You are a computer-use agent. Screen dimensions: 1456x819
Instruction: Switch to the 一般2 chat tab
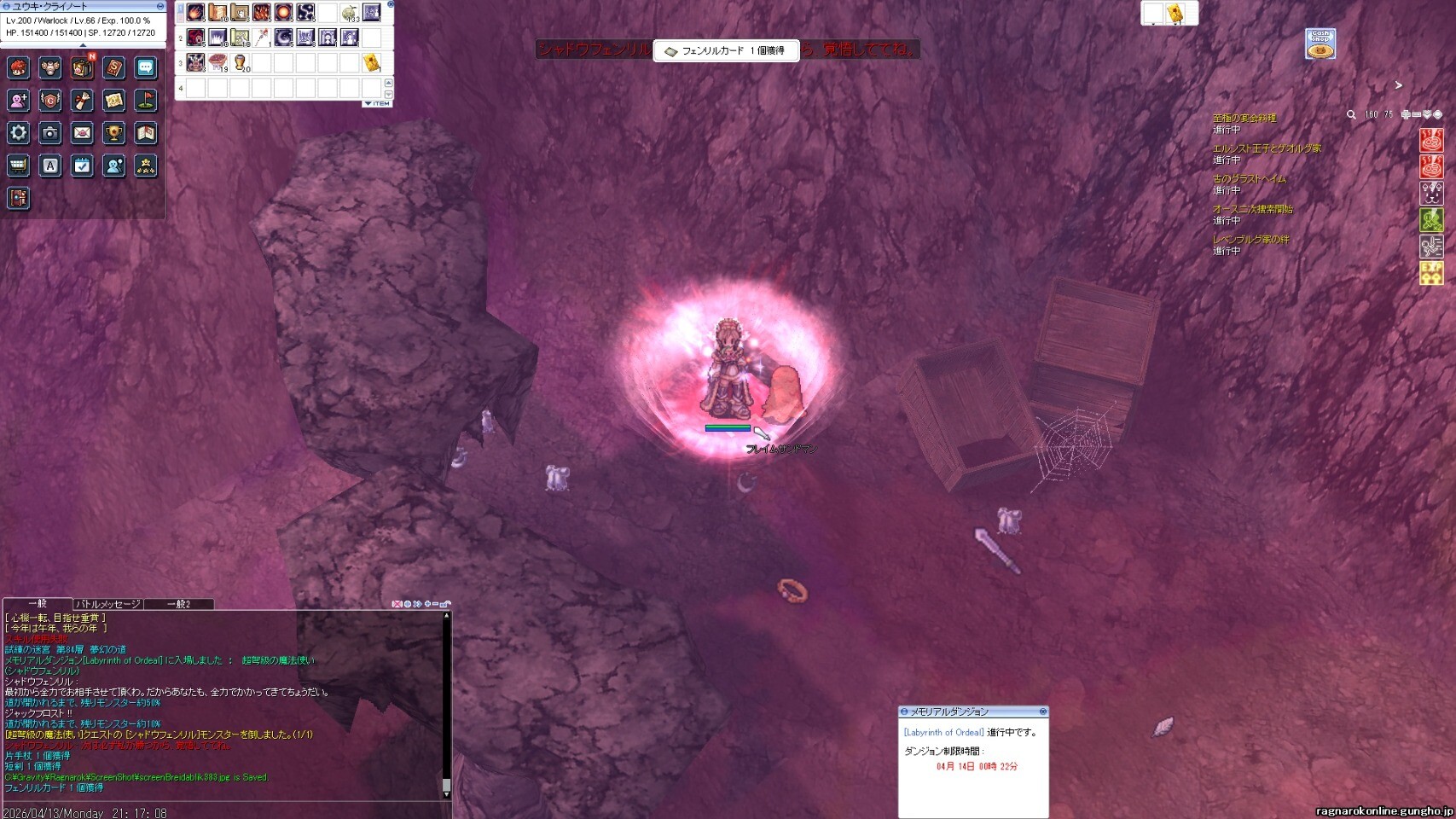click(x=178, y=604)
